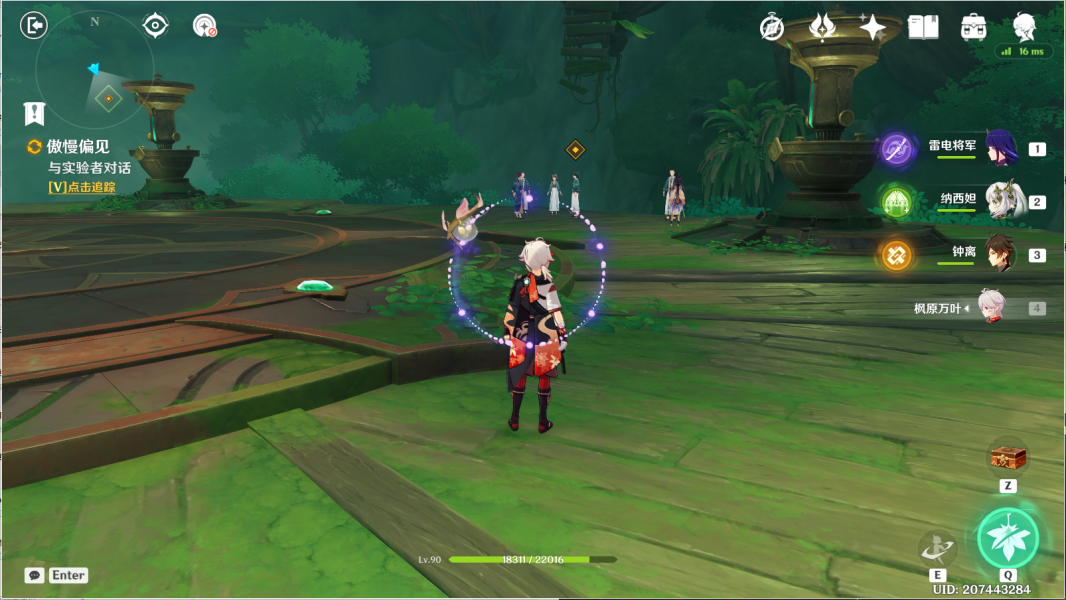The width and height of the screenshot is (1066, 600).
Task: Click the gauge icon beside the eye
Action: [204, 26]
